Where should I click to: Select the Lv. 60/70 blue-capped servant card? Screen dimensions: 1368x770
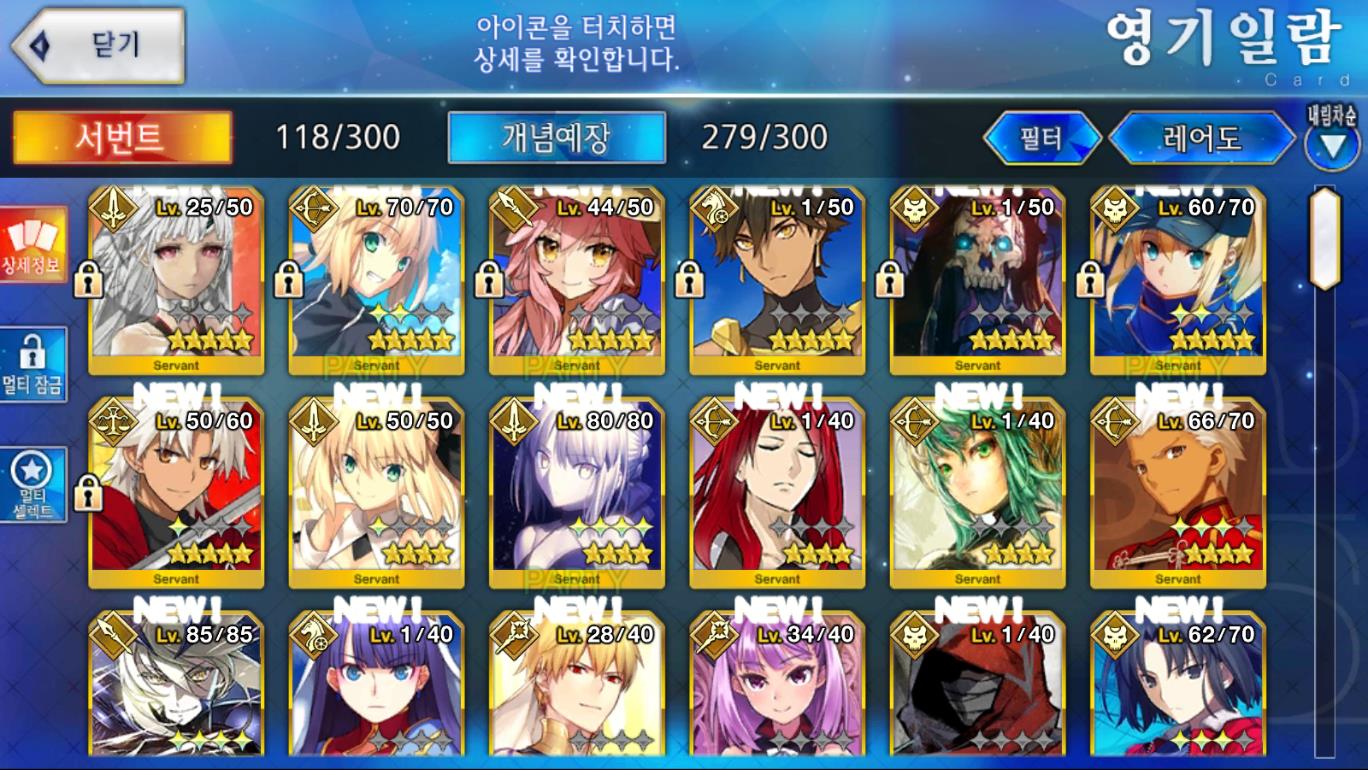(x=1177, y=280)
